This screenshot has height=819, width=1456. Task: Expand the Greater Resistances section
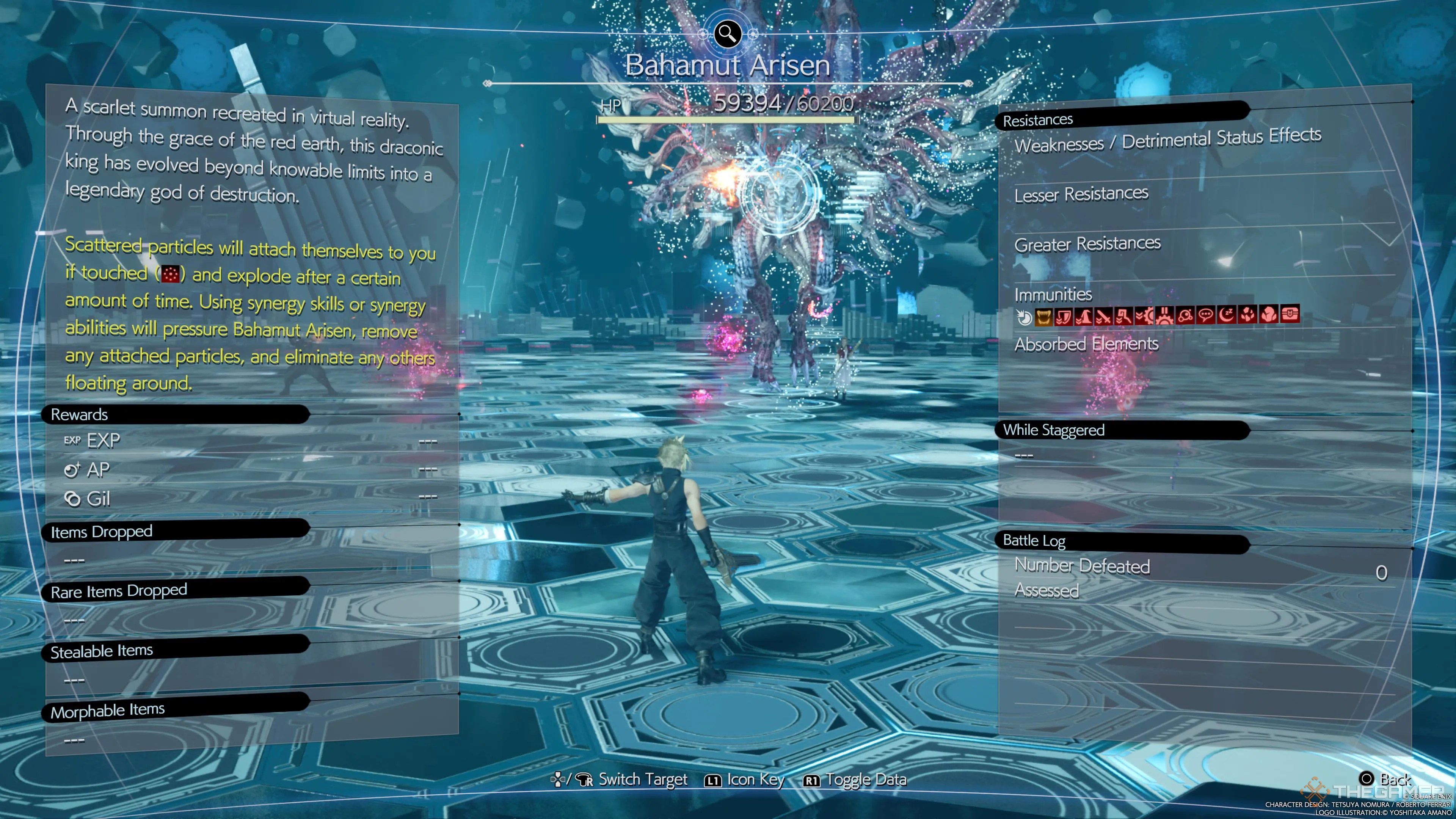tap(1087, 244)
